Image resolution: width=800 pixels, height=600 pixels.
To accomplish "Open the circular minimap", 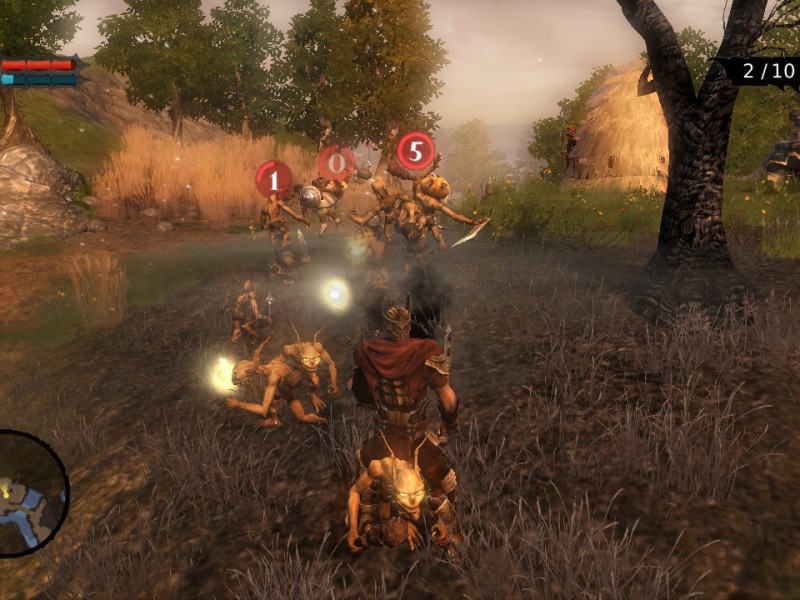I will coord(28,493).
